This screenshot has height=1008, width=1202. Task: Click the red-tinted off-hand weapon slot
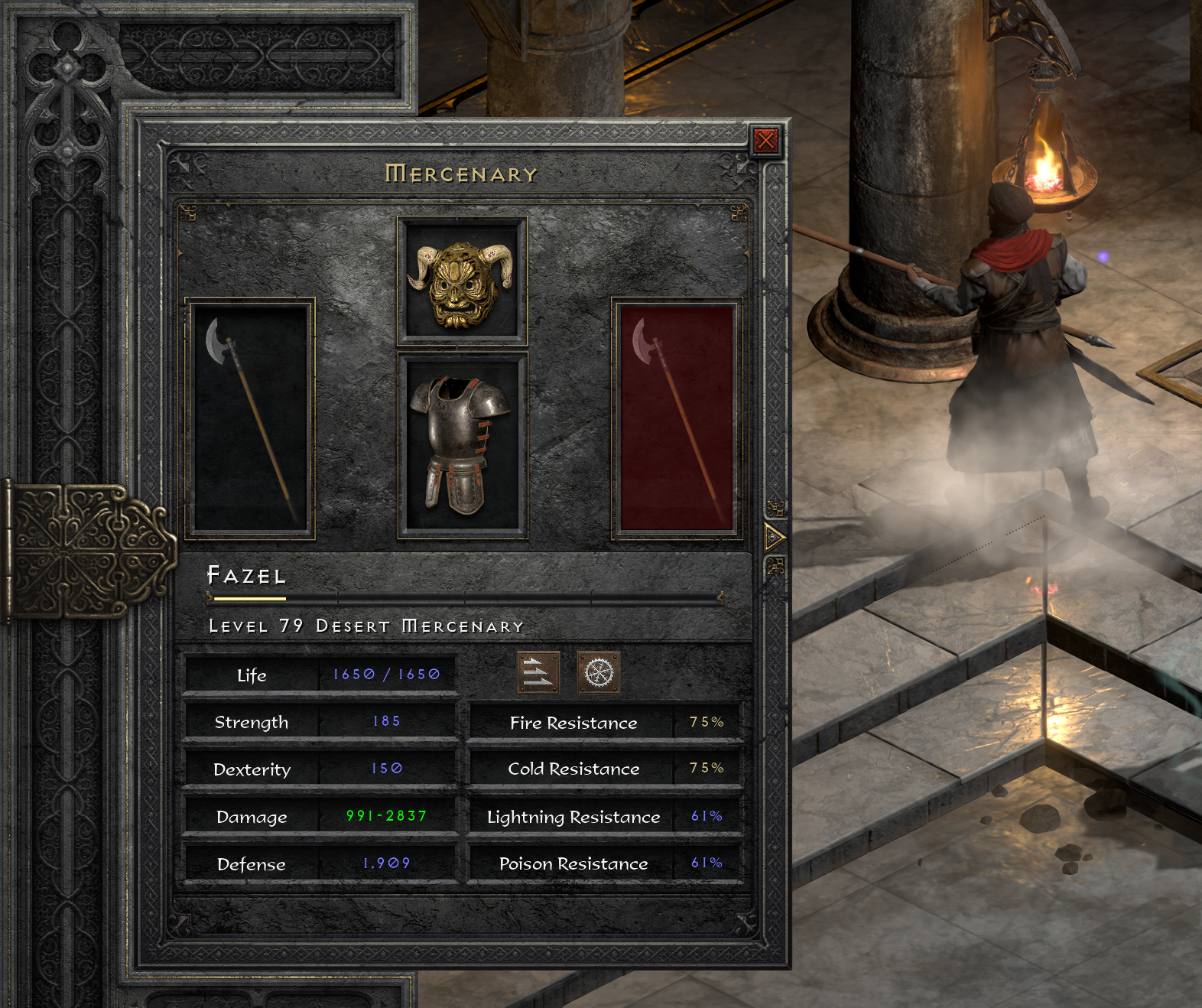677,418
